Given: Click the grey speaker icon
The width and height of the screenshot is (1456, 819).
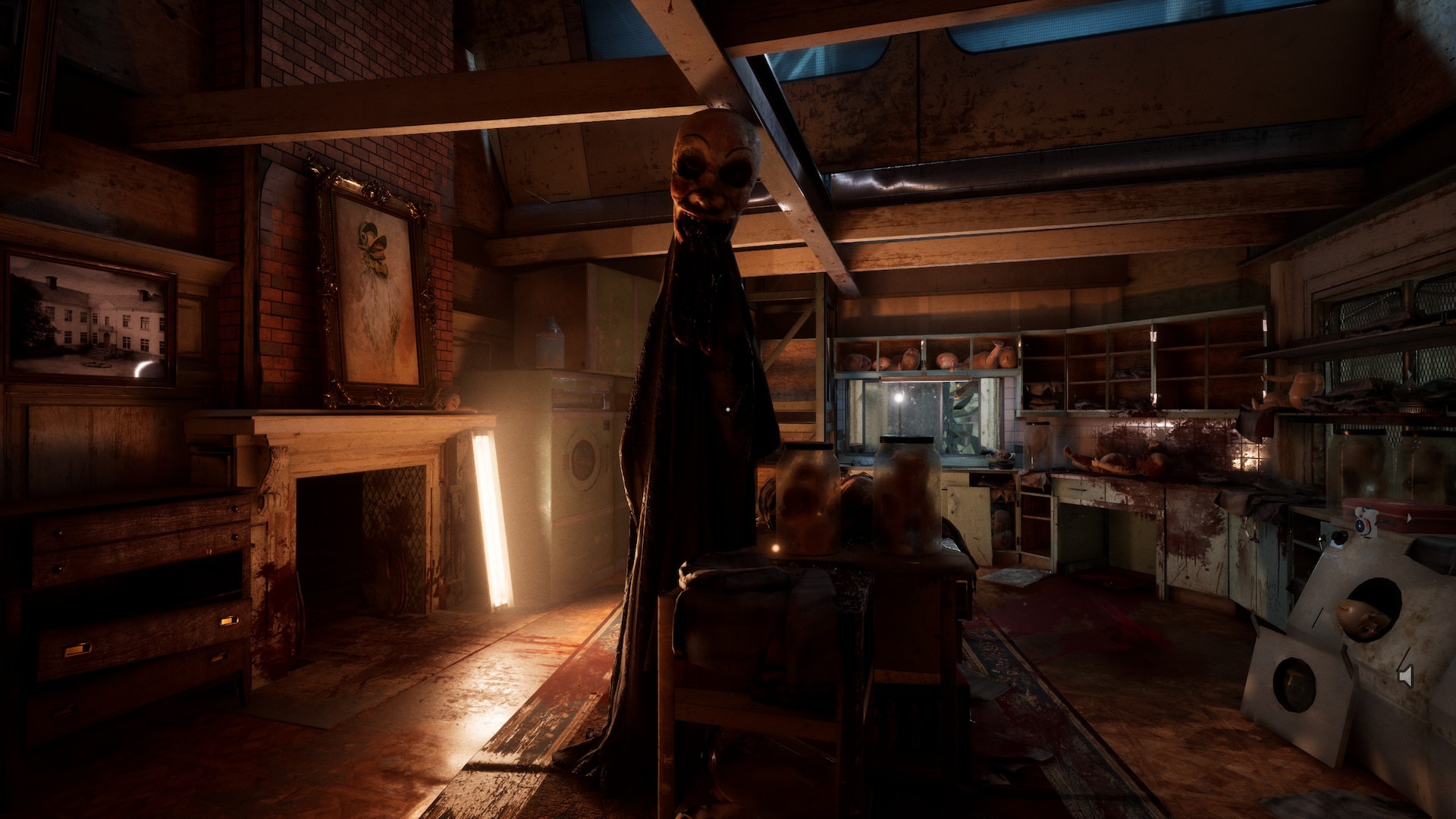Looking at the screenshot, I should click(x=1405, y=676).
